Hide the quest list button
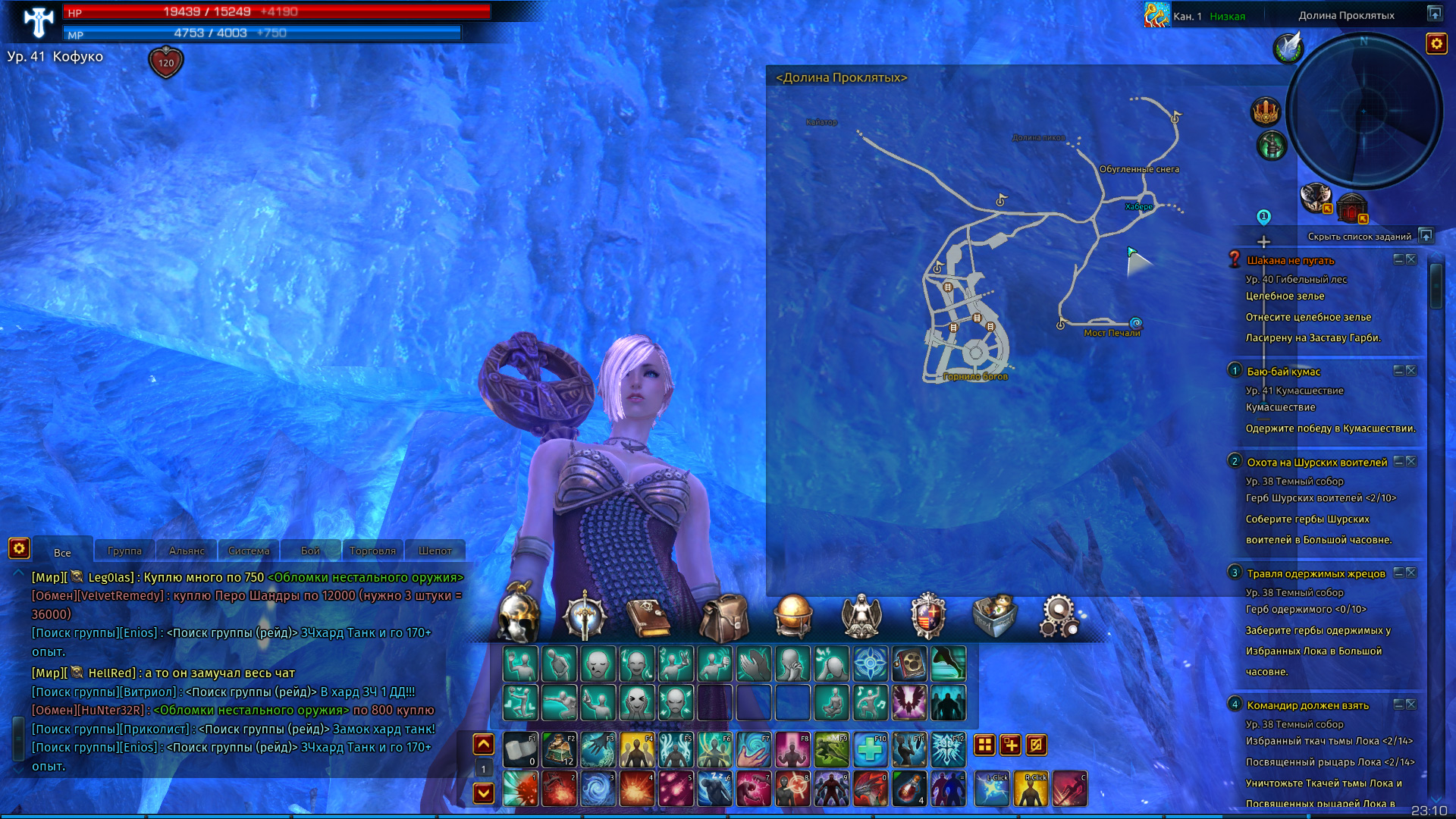This screenshot has height=819, width=1456. [1426, 236]
